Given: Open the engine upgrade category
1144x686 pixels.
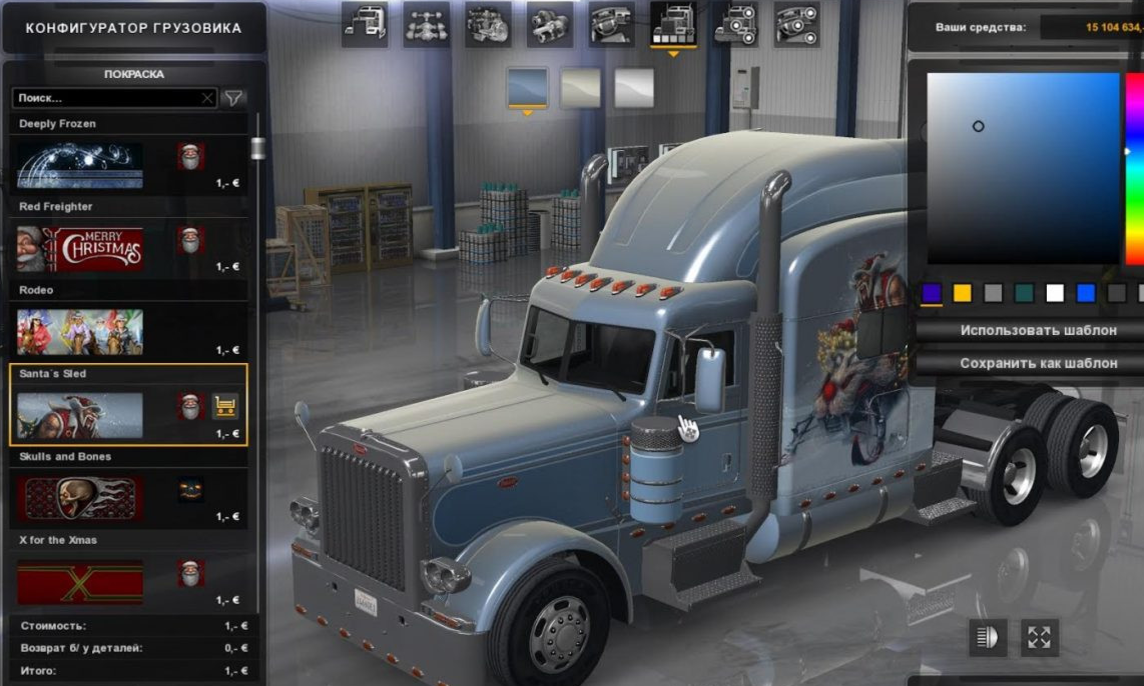Looking at the screenshot, I should point(488,24).
